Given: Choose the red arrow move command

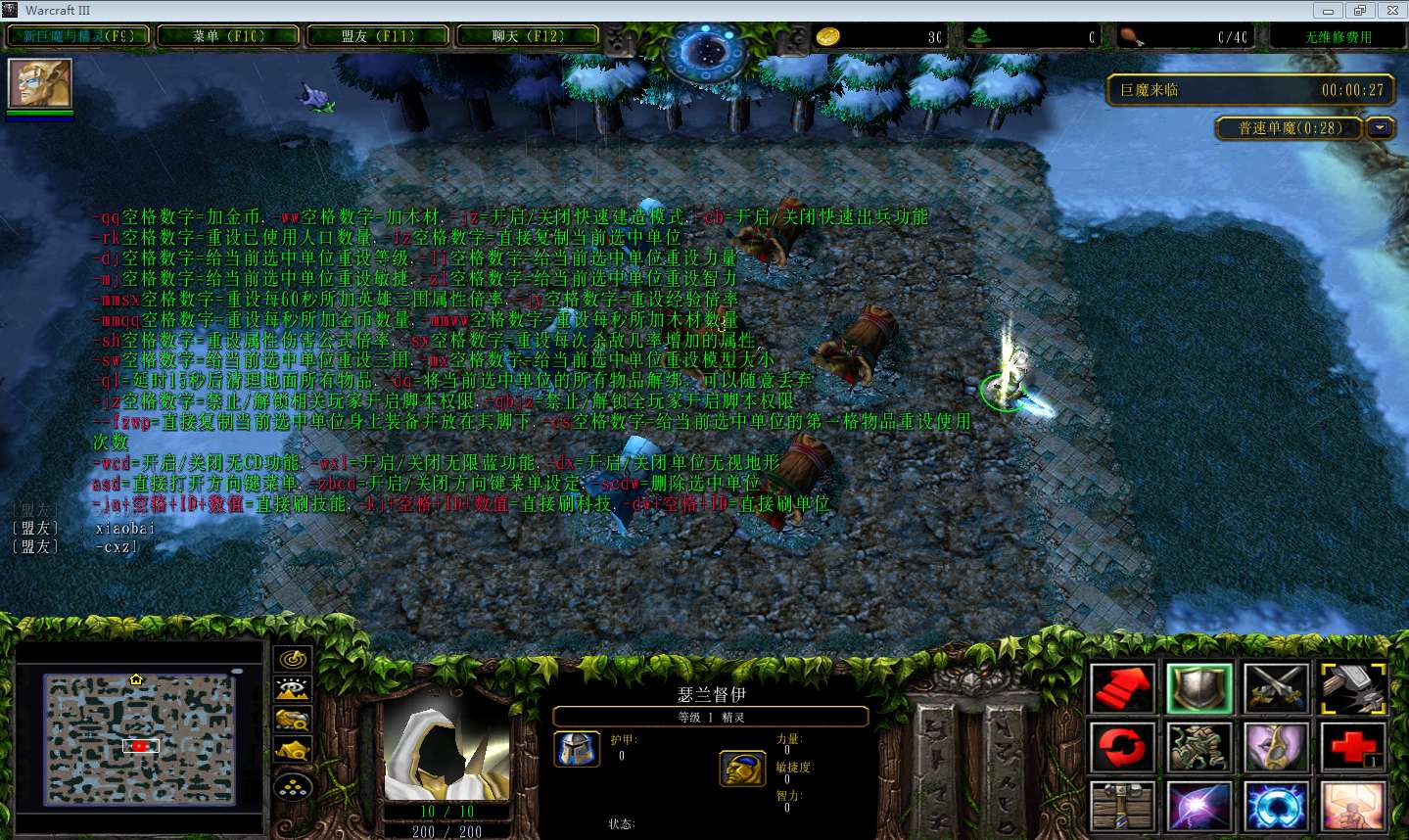Looking at the screenshot, I should (1123, 688).
